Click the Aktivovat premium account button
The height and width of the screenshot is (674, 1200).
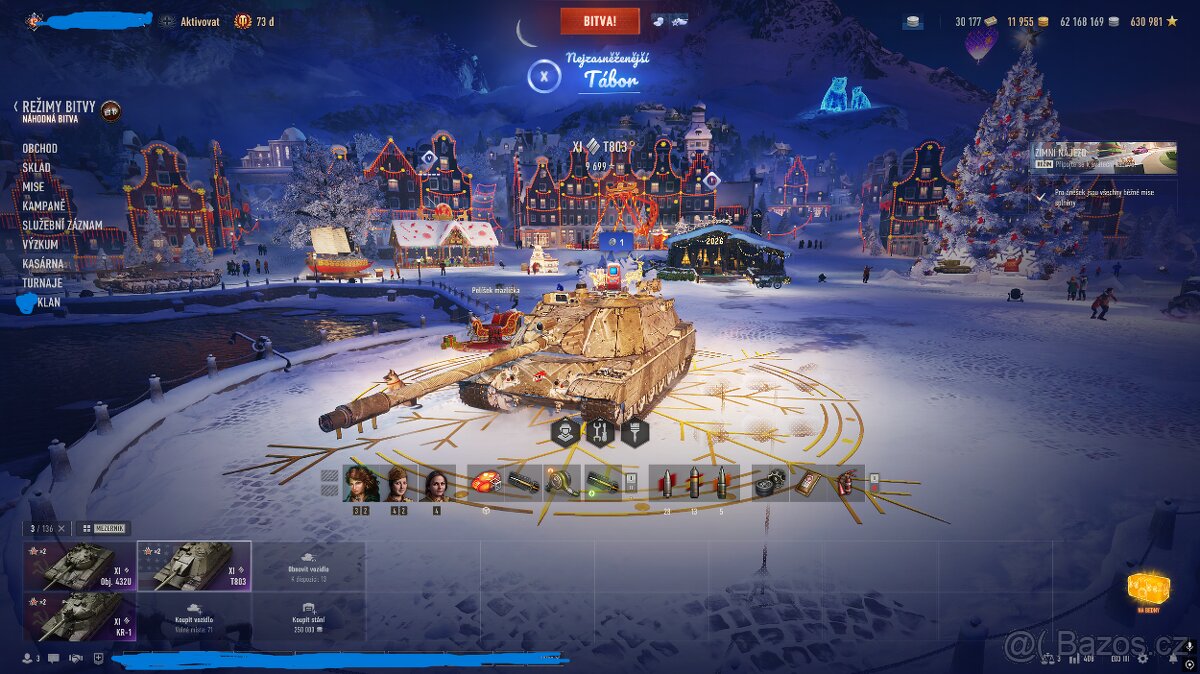tap(199, 21)
